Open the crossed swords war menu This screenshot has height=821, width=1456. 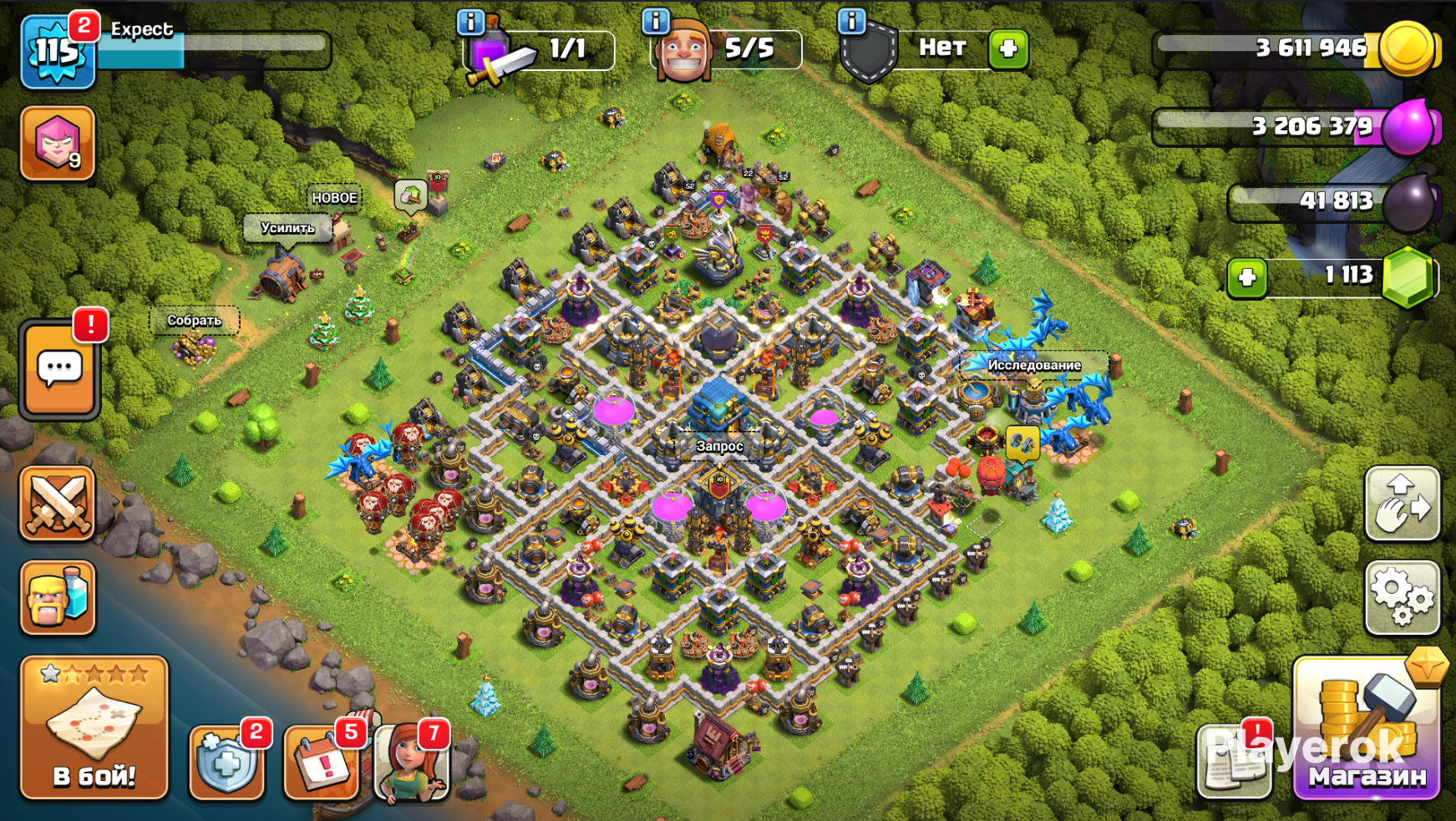(58, 503)
